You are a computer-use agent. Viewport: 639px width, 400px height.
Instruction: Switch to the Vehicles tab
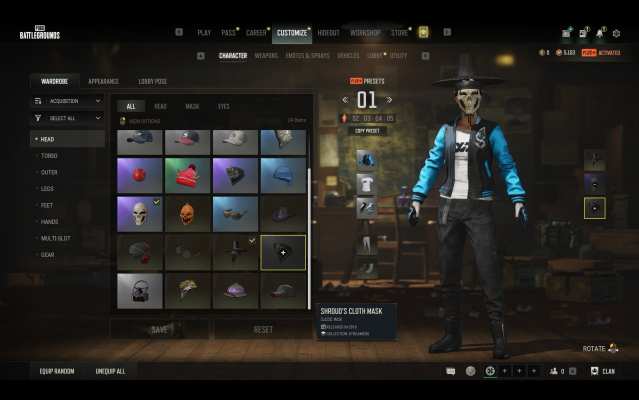(x=348, y=56)
